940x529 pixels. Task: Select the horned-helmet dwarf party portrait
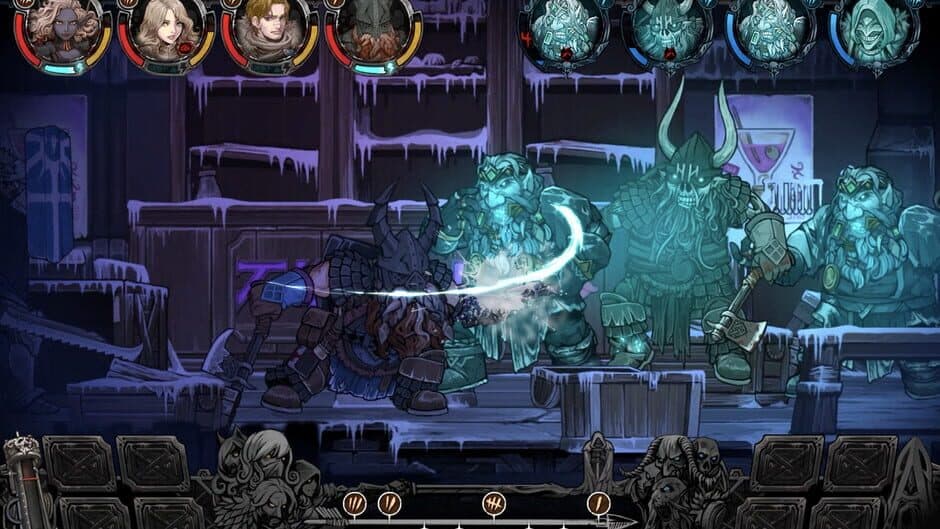coord(372,30)
